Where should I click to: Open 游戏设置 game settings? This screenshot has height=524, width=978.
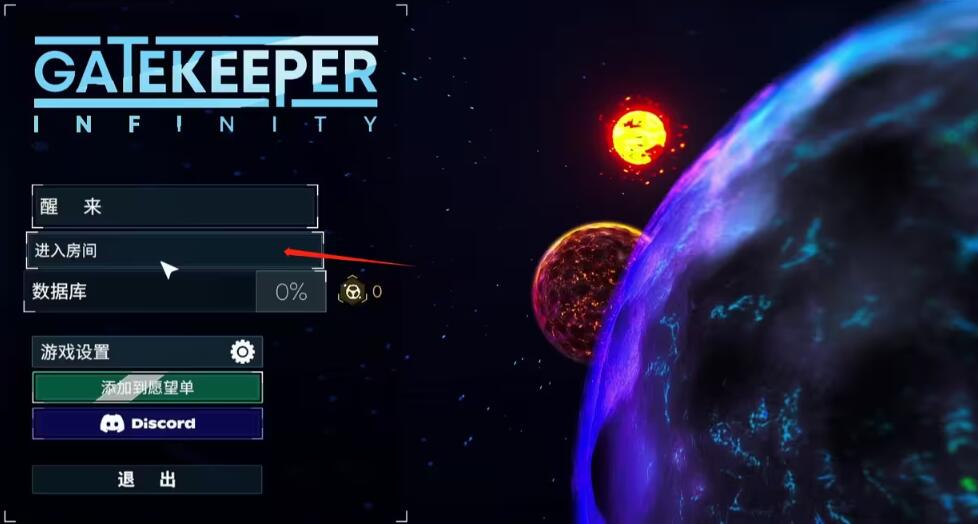pyautogui.click(x=147, y=352)
